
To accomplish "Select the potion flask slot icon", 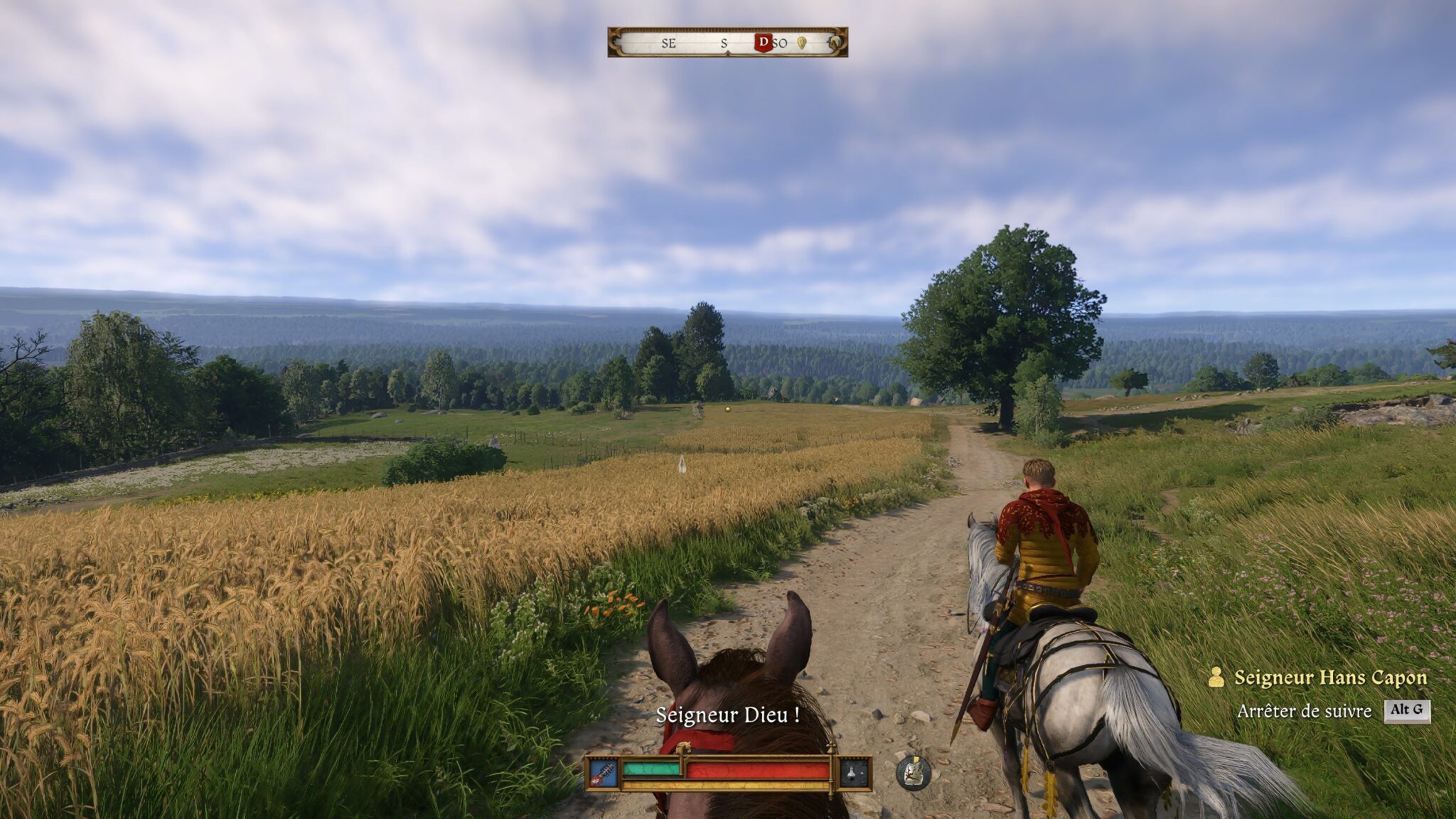I will coord(854,773).
